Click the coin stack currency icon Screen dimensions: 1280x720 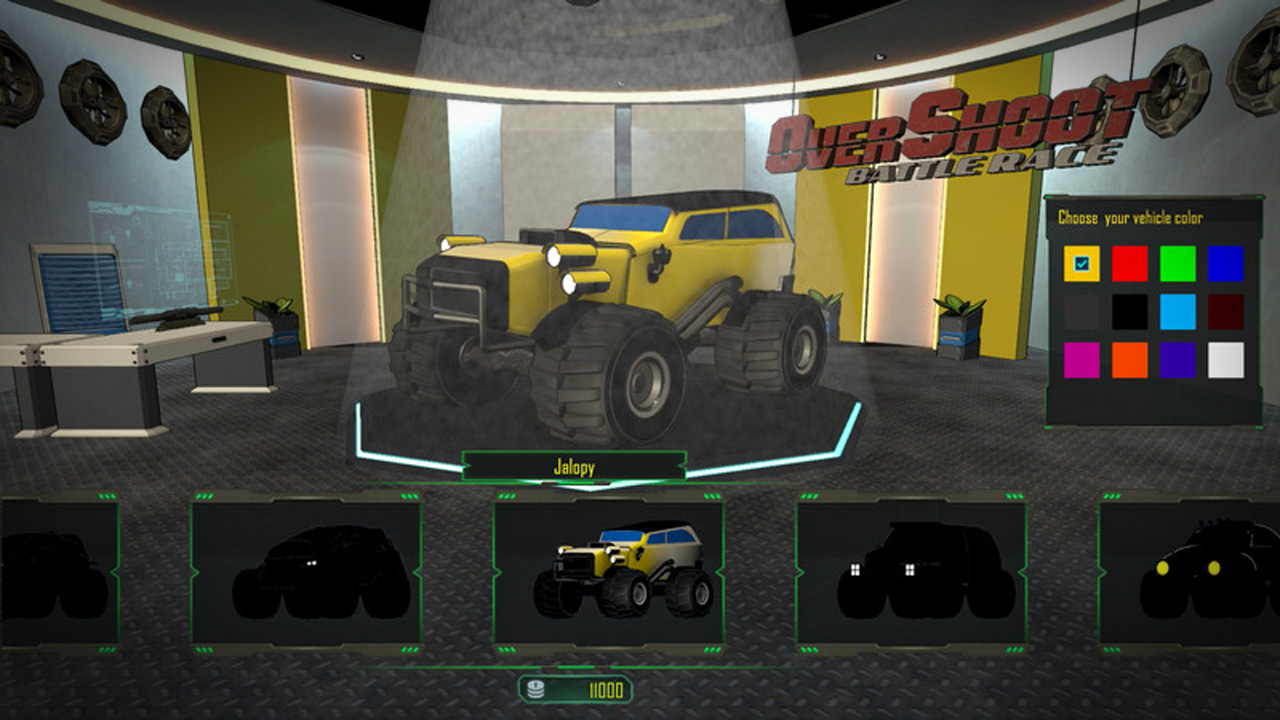coord(538,689)
